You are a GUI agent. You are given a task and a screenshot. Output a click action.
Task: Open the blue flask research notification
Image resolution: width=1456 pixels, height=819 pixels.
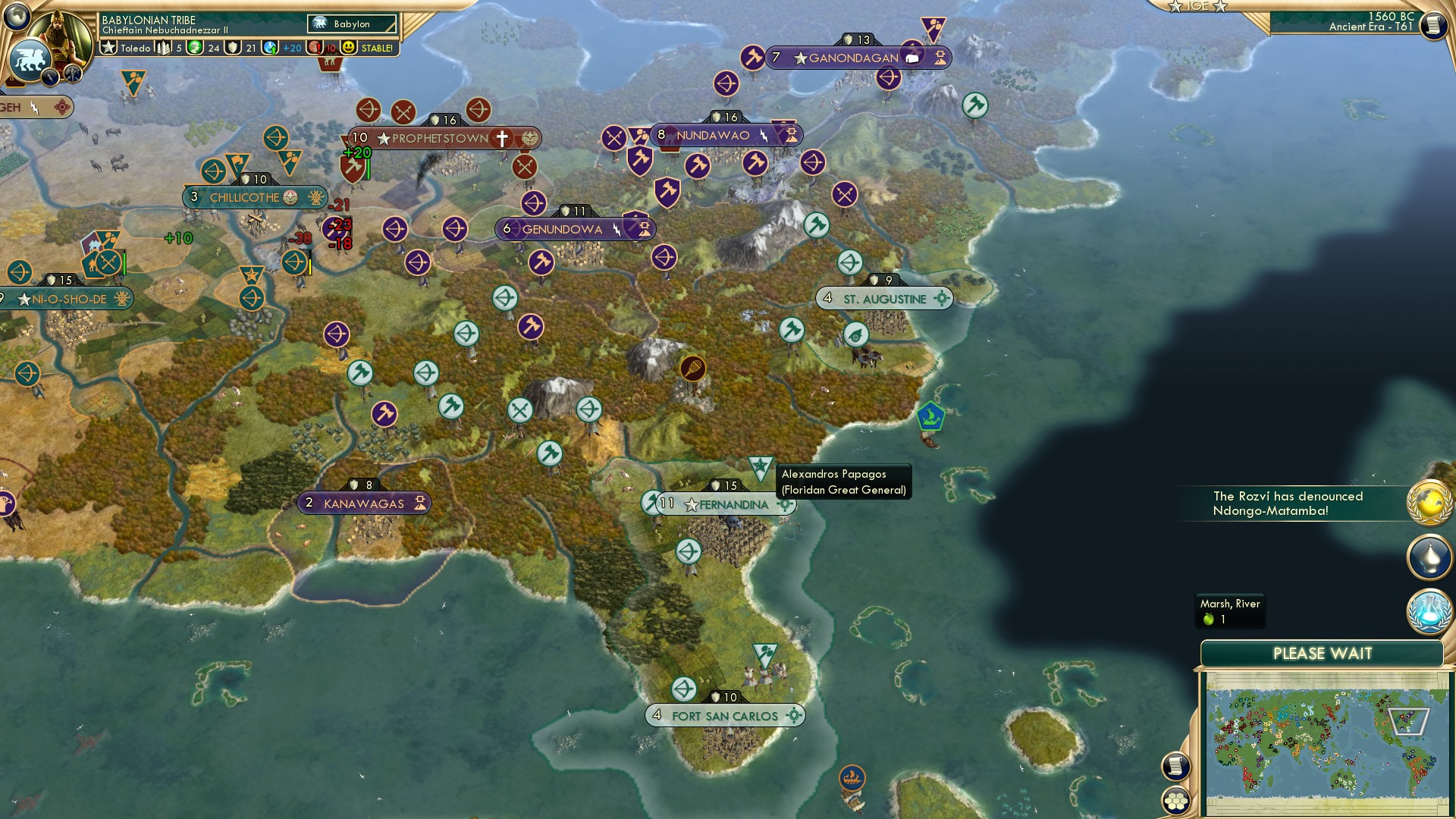(x=1429, y=611)
